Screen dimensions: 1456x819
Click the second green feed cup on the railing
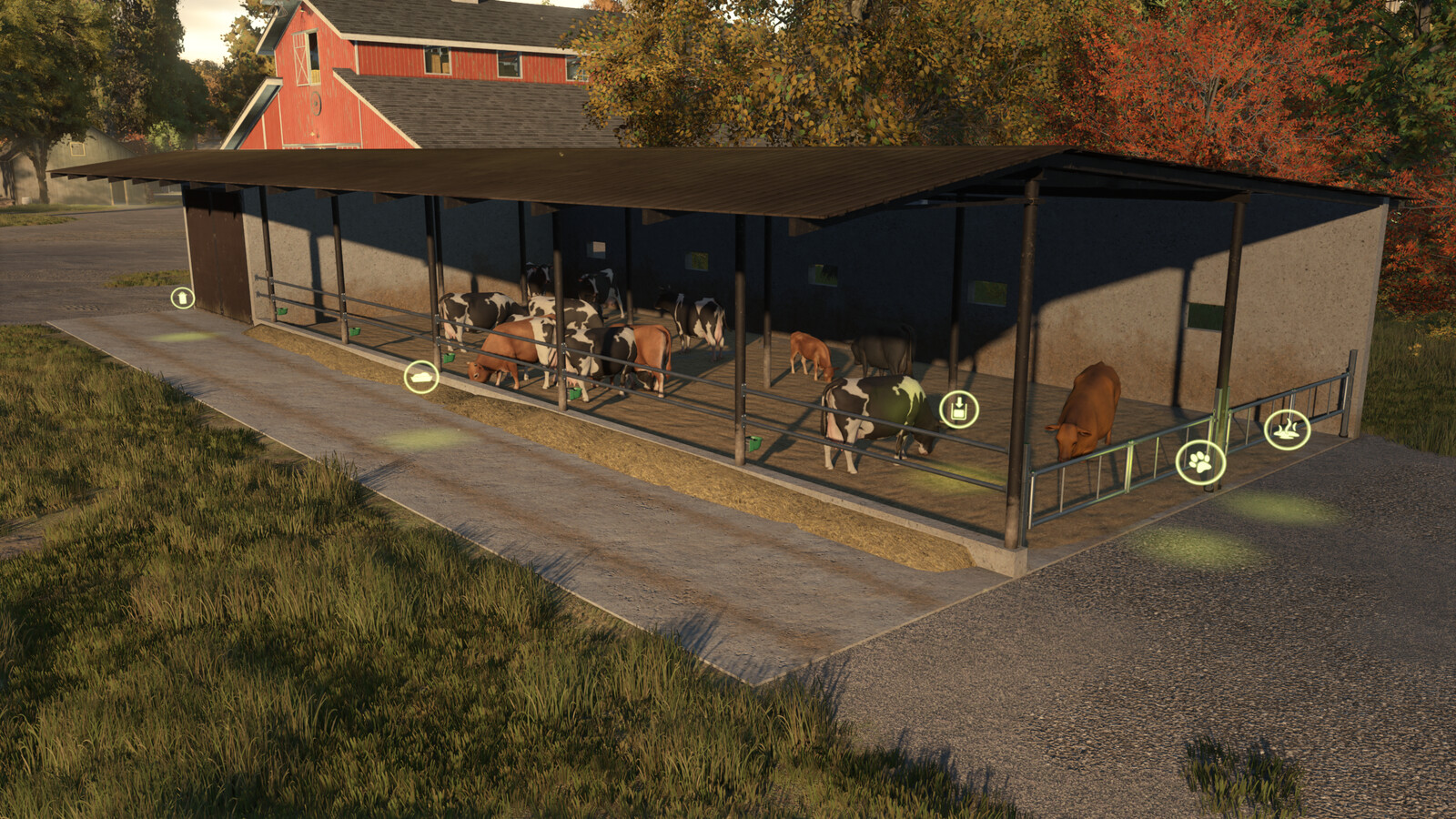pyautogui.click(x=356, y=329)
